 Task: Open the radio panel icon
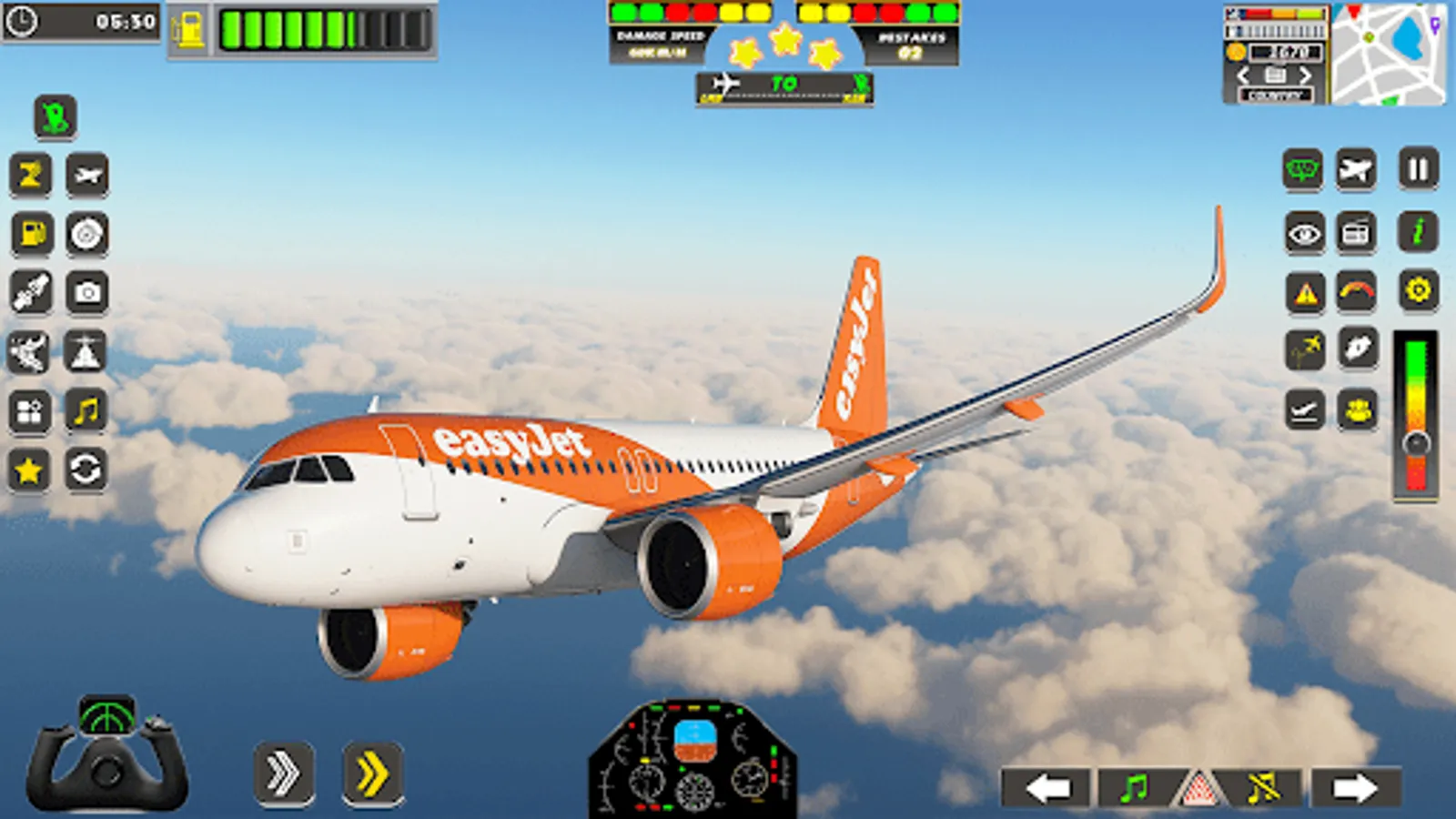[1357, 231]
